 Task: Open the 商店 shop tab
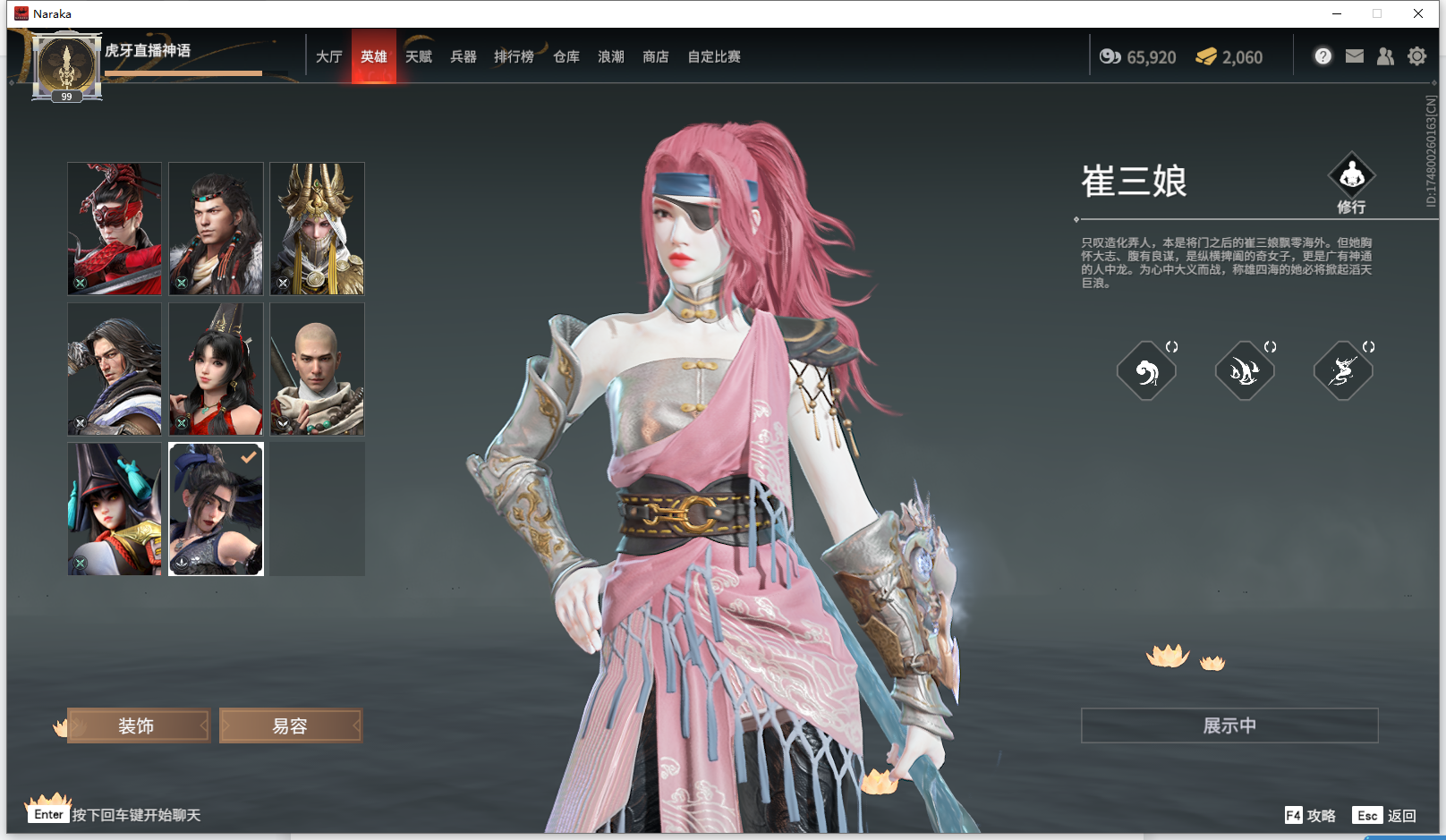click(x=655, y=56)
